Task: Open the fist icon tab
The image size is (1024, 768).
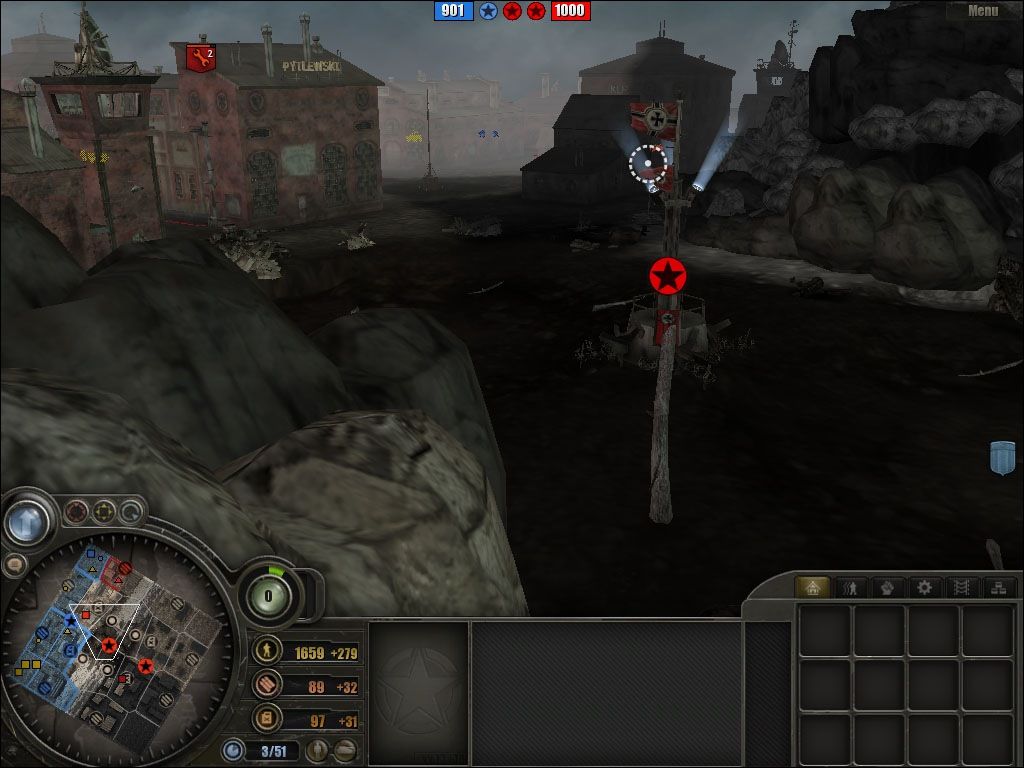Action: [x=886, y=587]
